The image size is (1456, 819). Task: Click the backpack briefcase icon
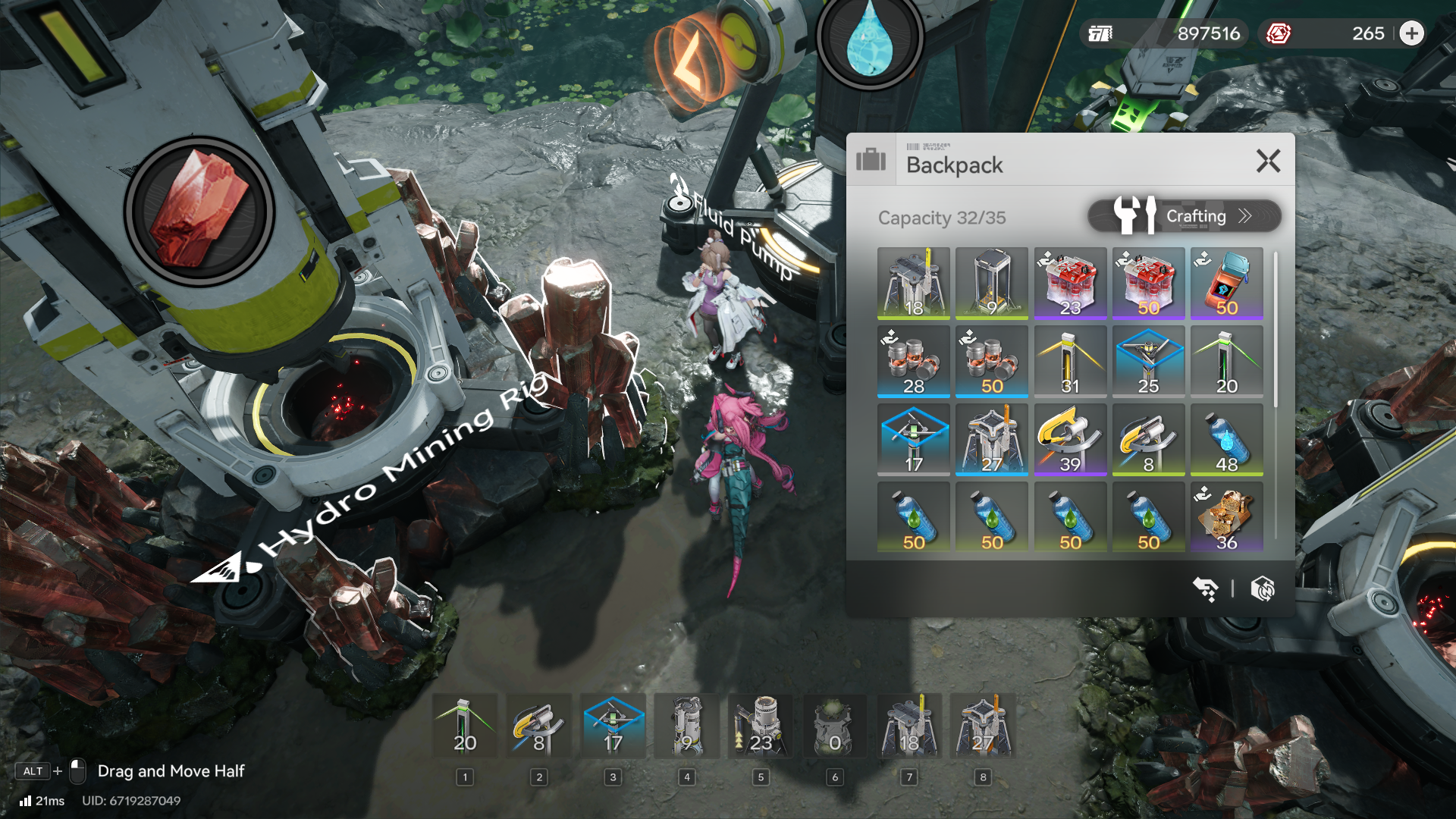[871, 160]
